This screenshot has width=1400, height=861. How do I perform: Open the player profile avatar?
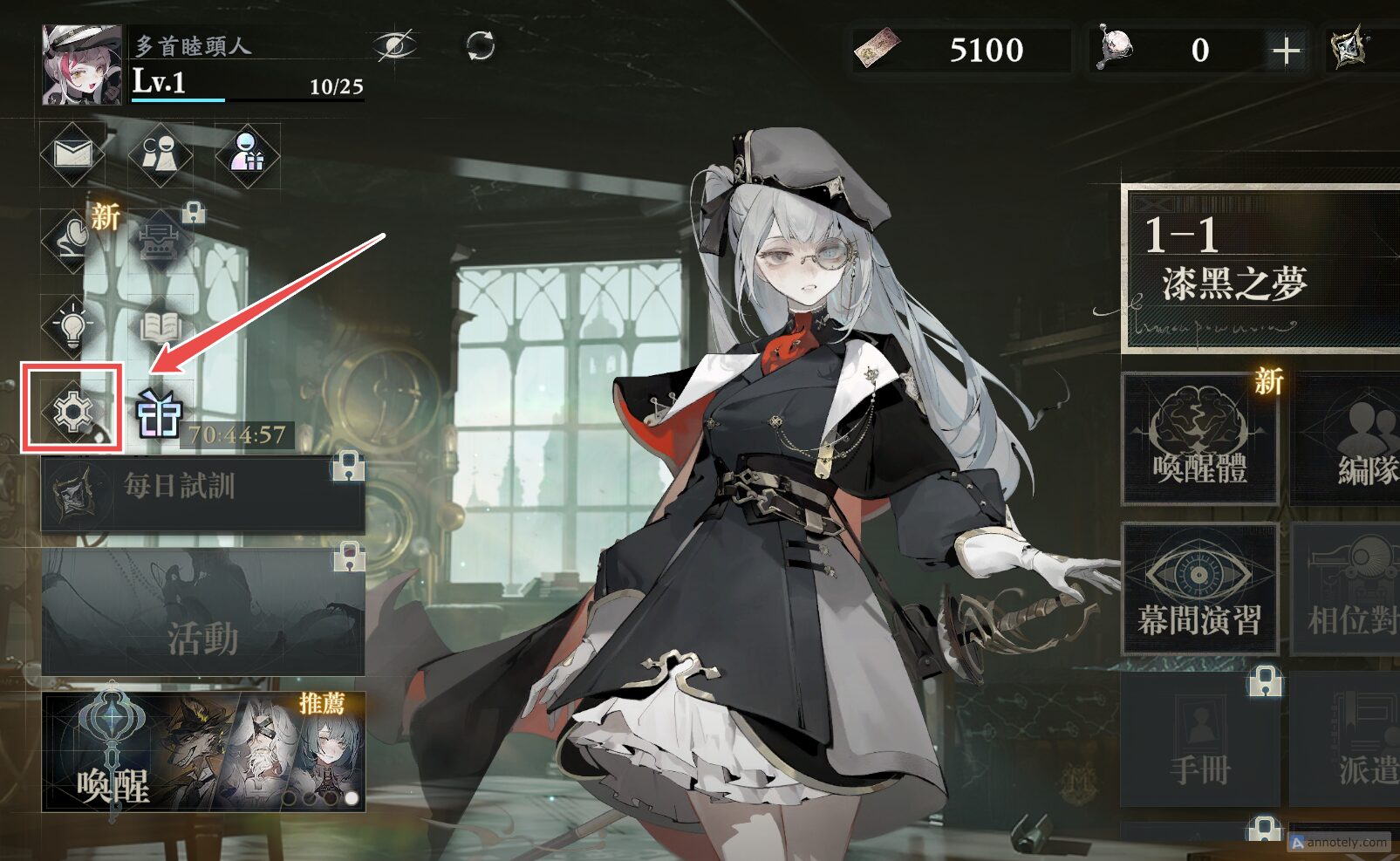coord(82,65)
